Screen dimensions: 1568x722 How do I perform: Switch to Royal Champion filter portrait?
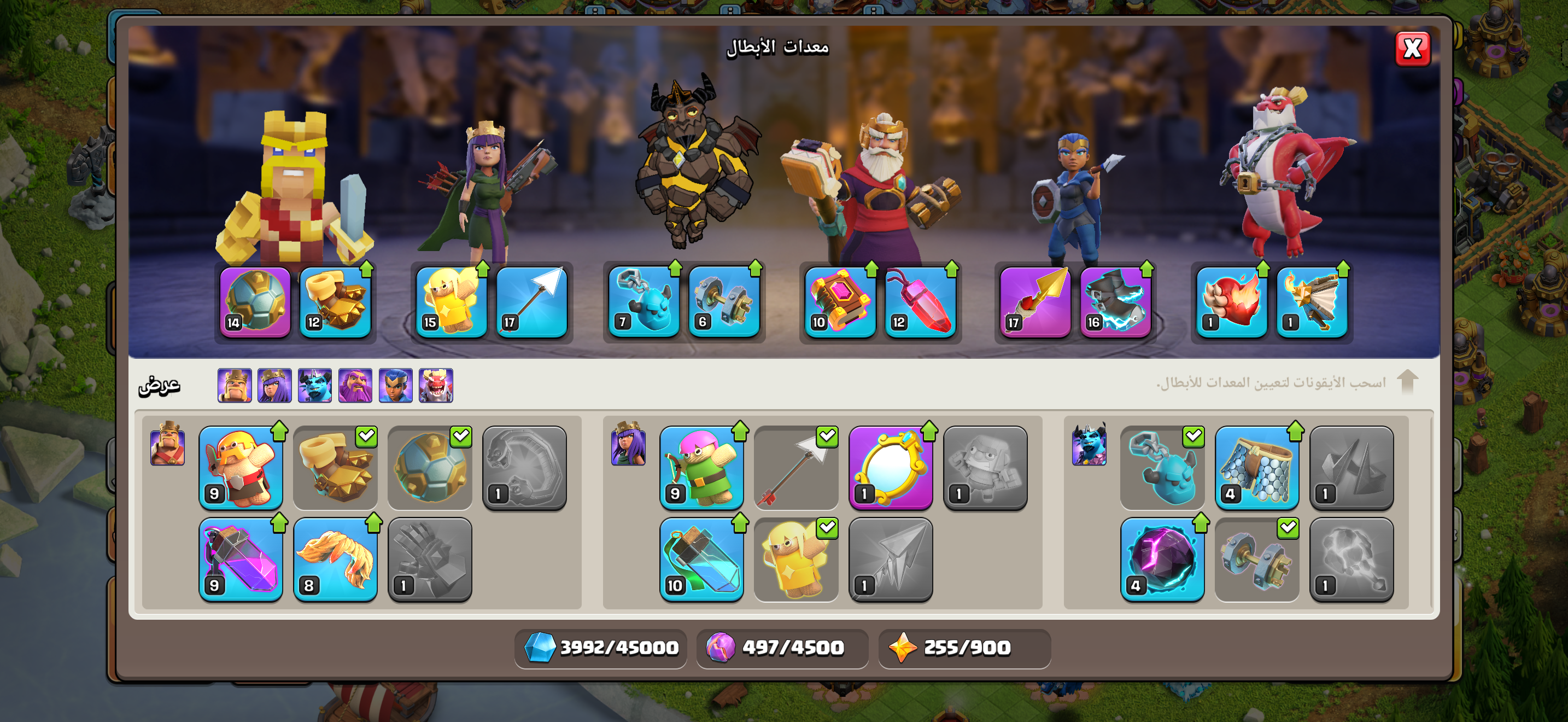click(x=396, y=386)
